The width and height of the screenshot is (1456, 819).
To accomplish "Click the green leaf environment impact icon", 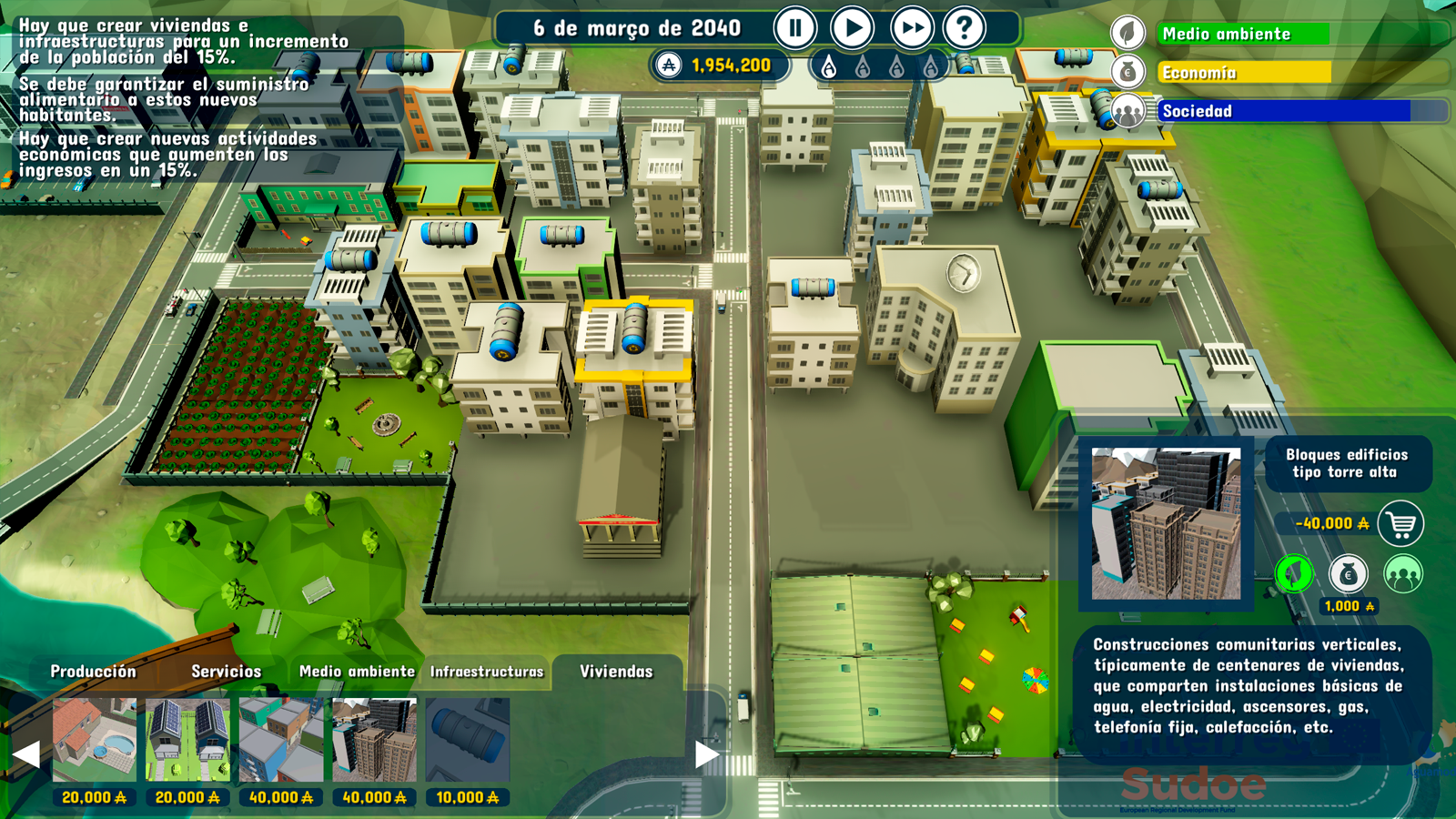I will click(x=1293, y=574).
